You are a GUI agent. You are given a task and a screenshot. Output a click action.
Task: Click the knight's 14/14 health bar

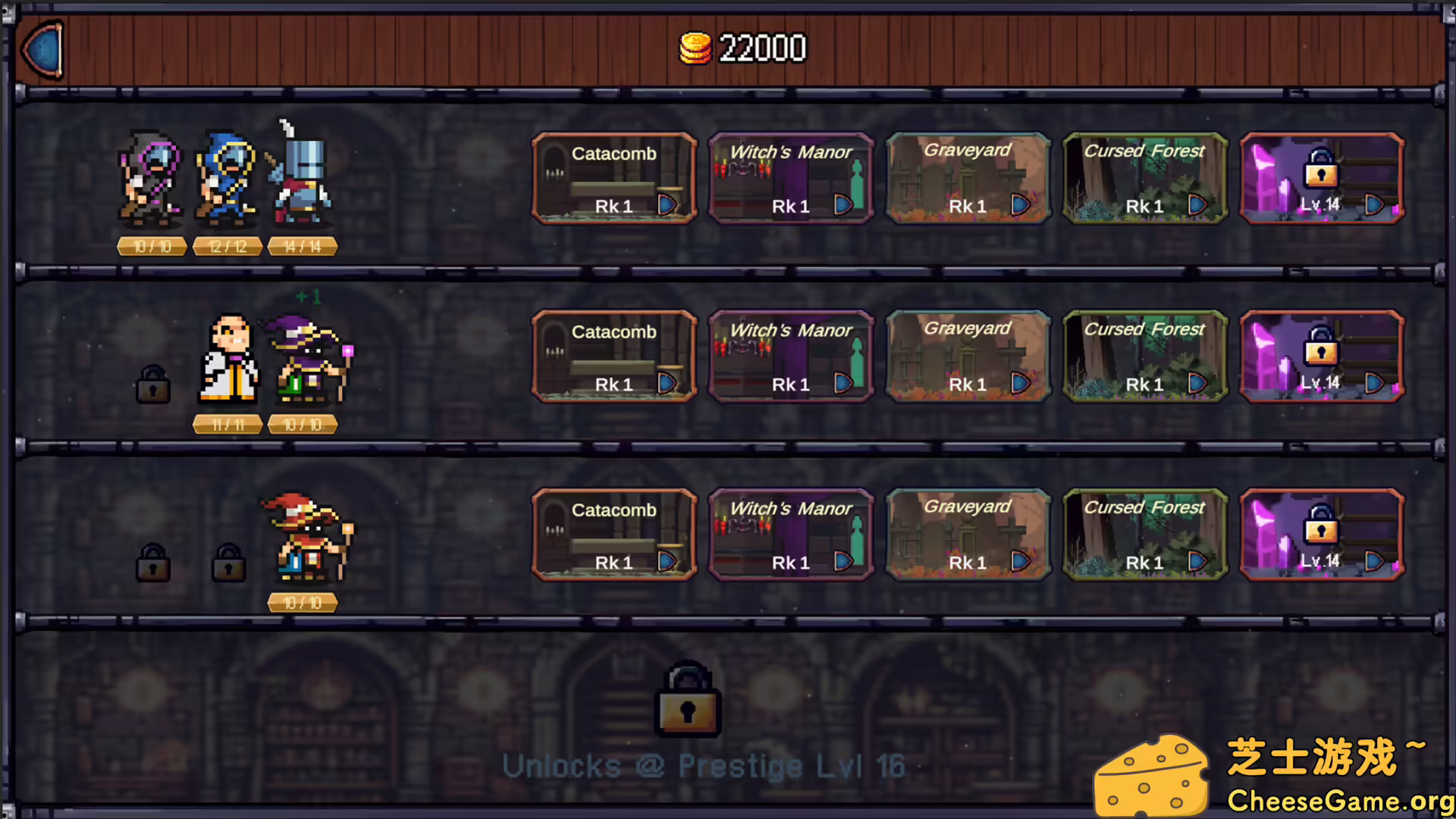tap(302, 245)
